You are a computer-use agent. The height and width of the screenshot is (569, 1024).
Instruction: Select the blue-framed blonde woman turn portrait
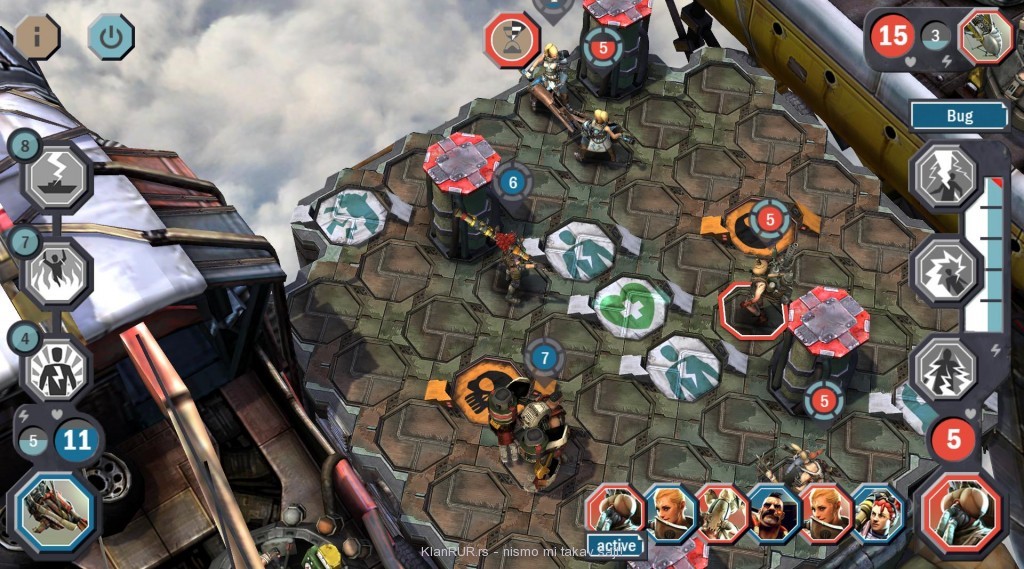pos(669,512)
